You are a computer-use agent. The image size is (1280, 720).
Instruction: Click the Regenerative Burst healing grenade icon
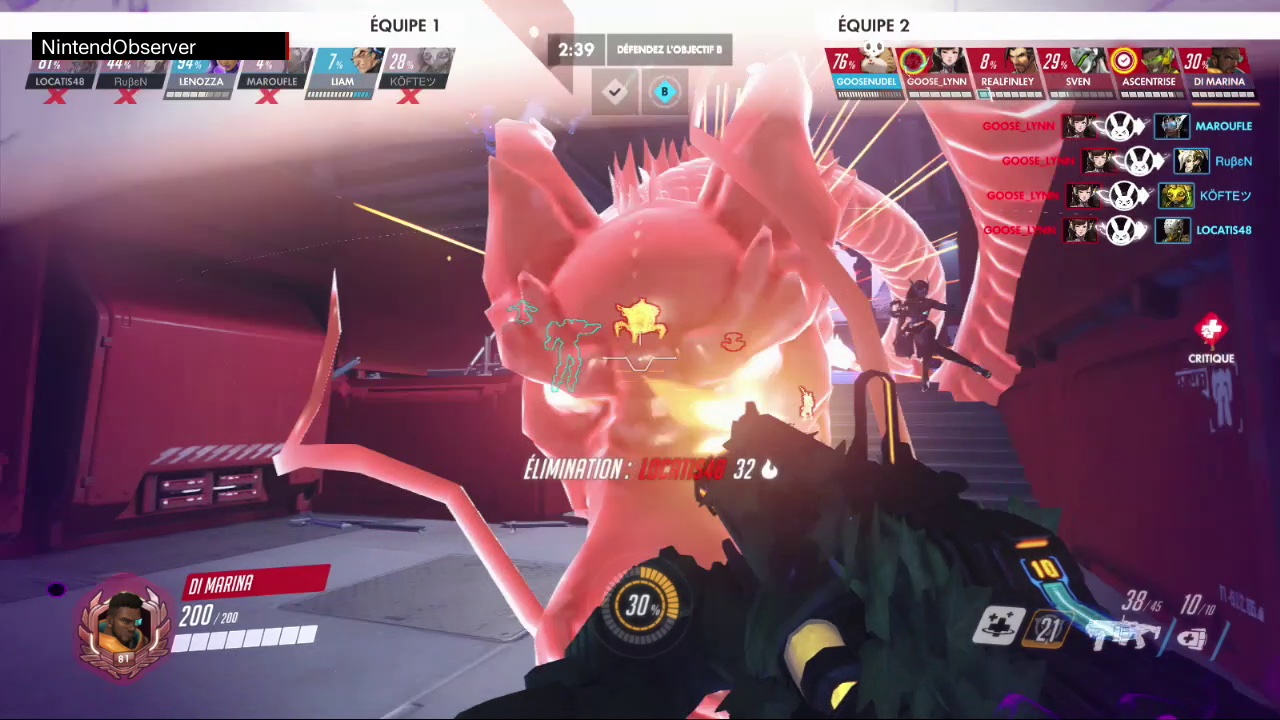[x=996, y=627]
